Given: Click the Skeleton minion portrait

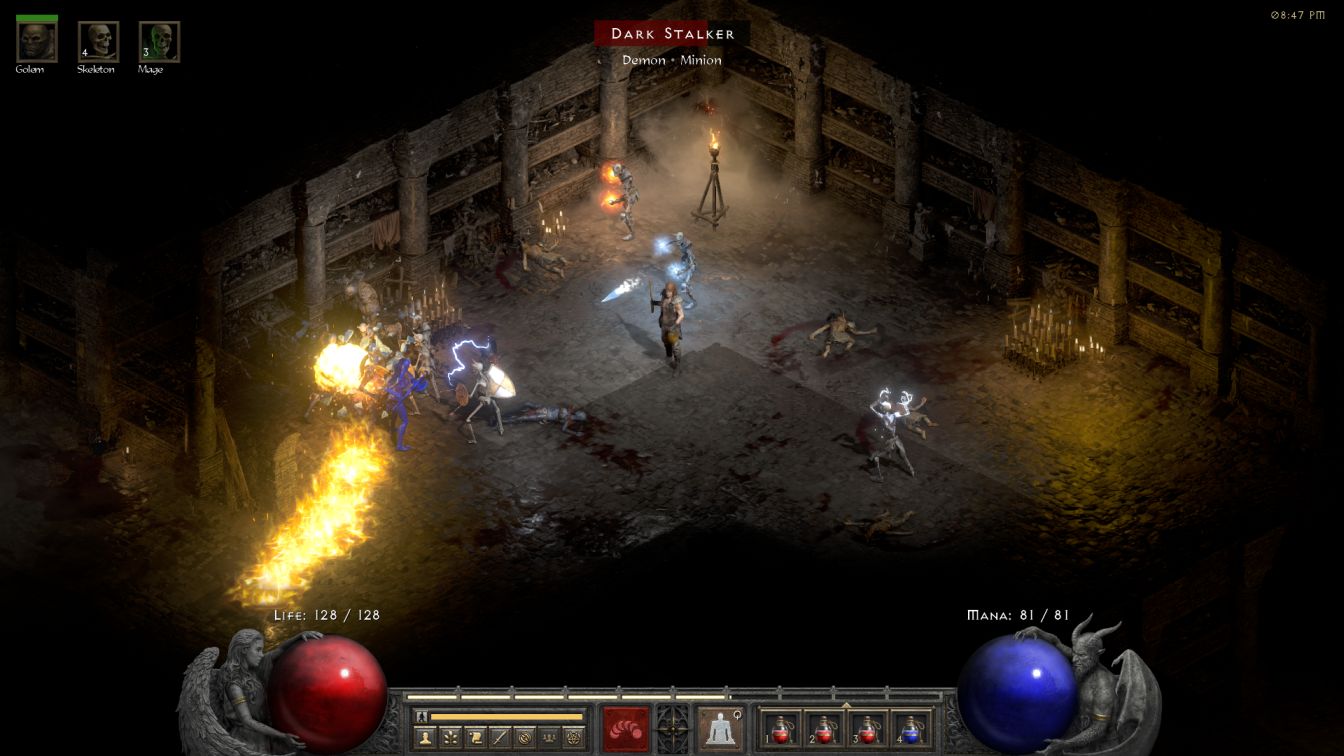Looking at the screenshot, I should point(98,42).
